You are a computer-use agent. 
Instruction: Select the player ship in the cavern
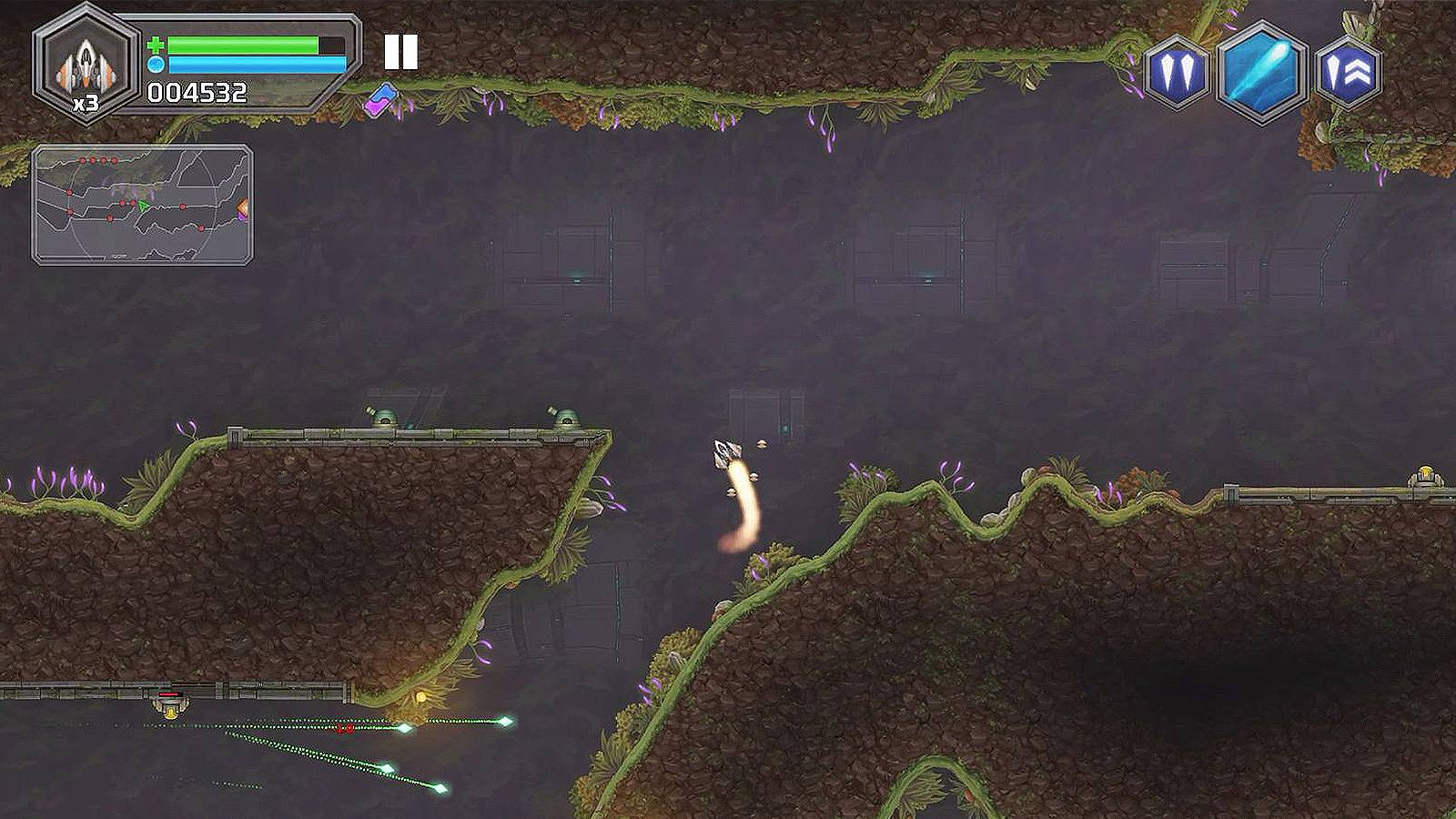(x=724, y=452)
